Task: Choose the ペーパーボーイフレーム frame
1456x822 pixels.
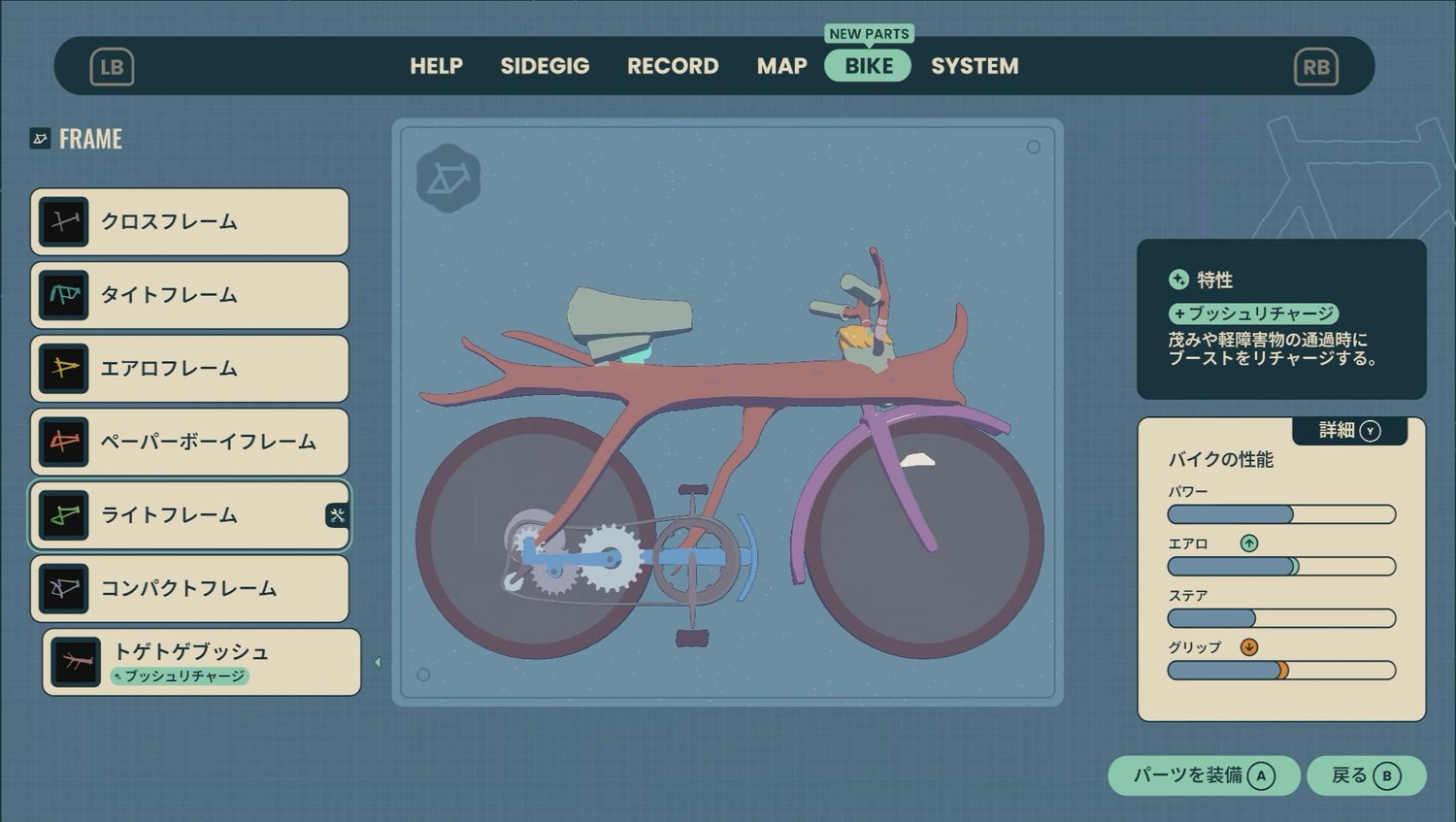Action: [x=189, y=443]
